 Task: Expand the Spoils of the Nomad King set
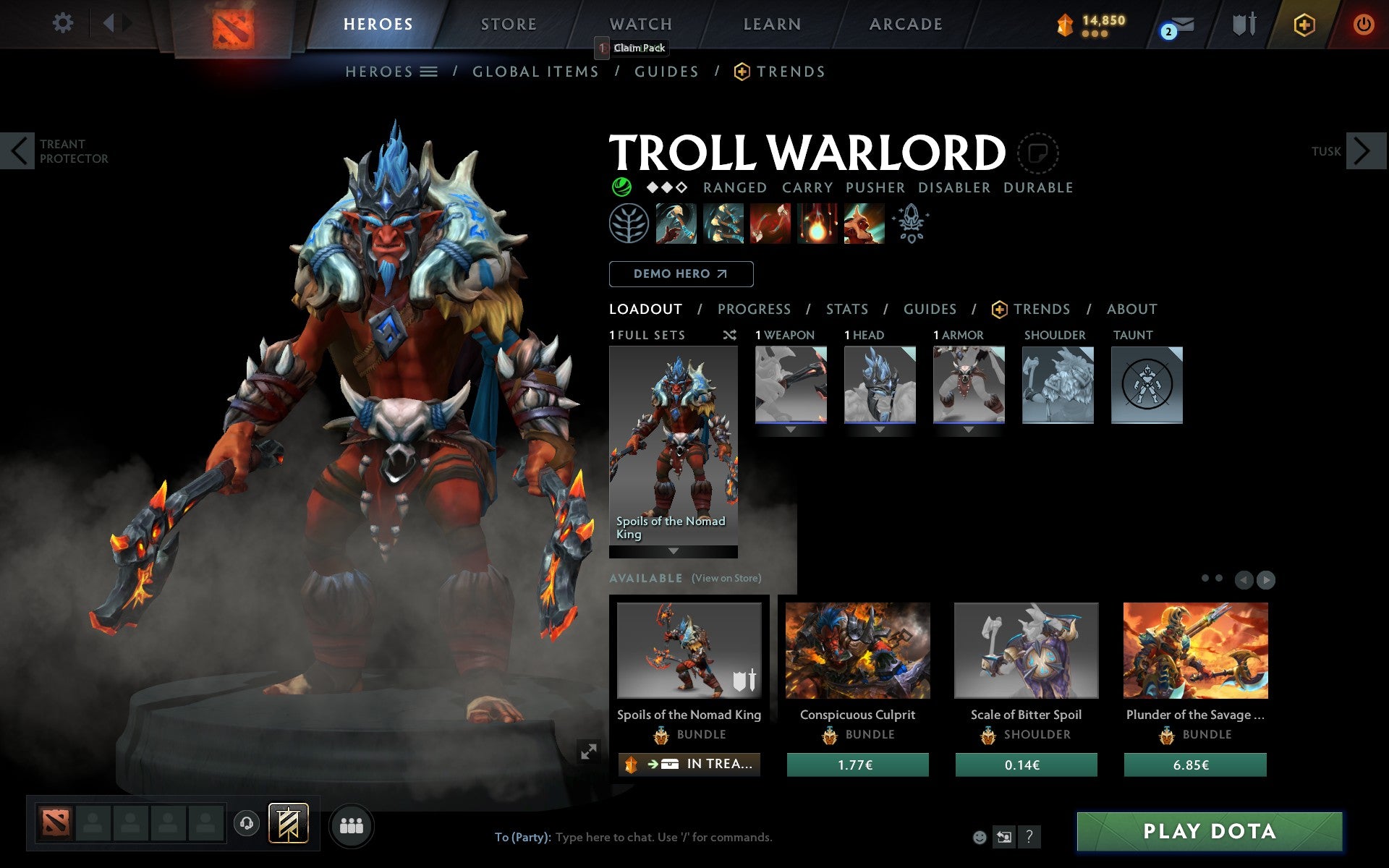pos(674,550)
